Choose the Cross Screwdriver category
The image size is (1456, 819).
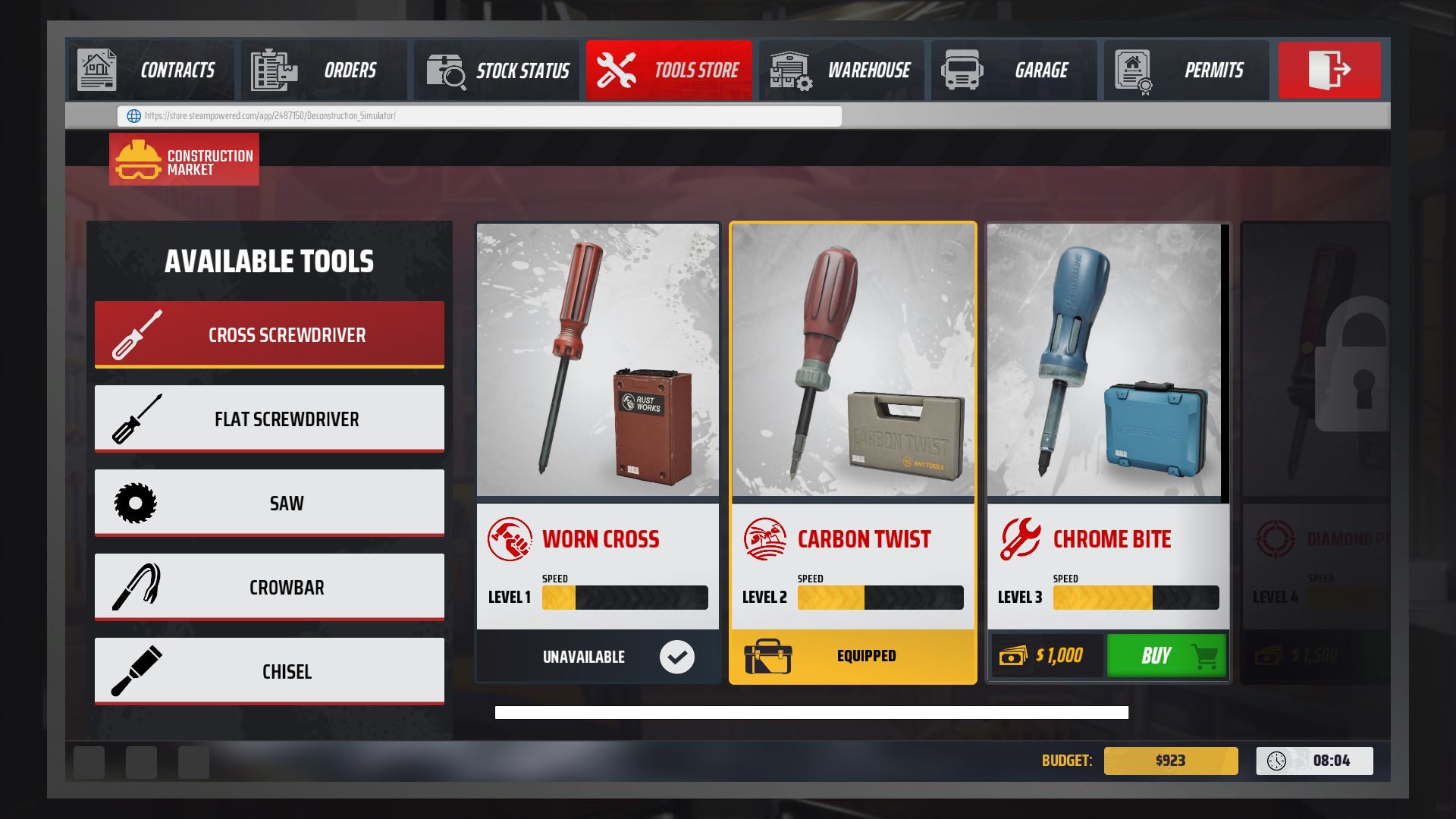tap(269, 334)
